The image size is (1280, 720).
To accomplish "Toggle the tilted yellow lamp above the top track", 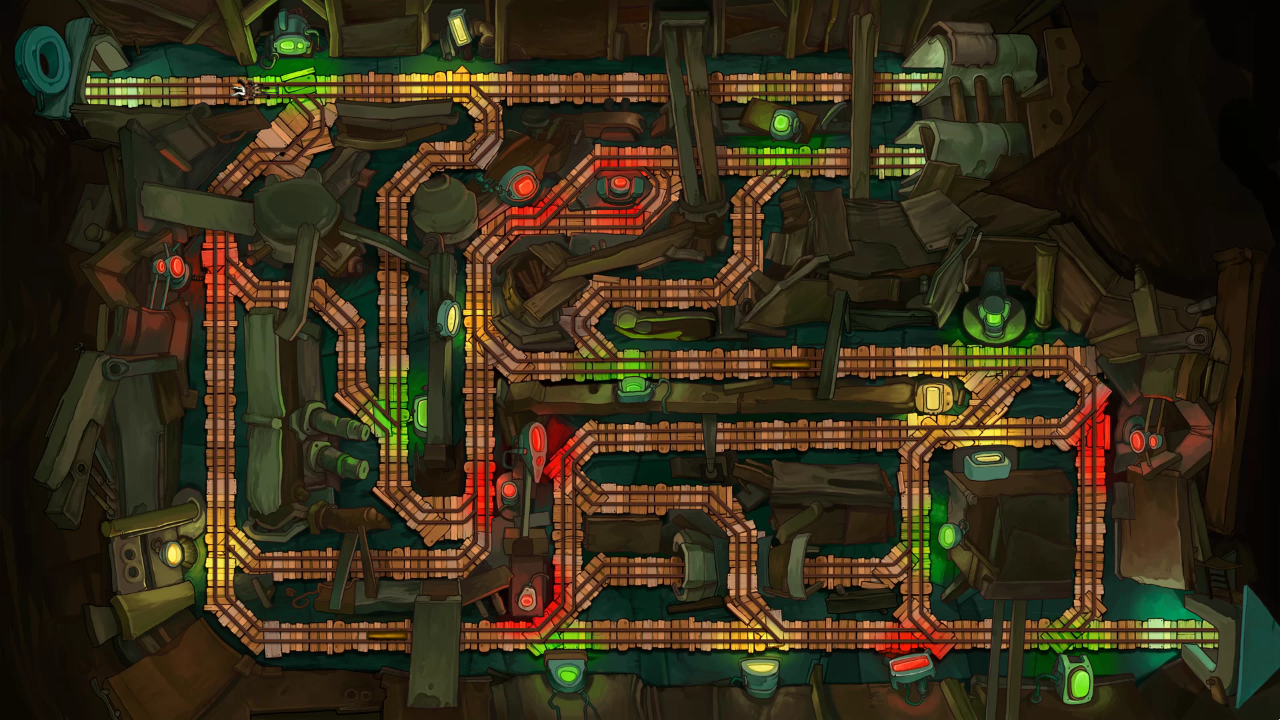I will pos(459,28).
